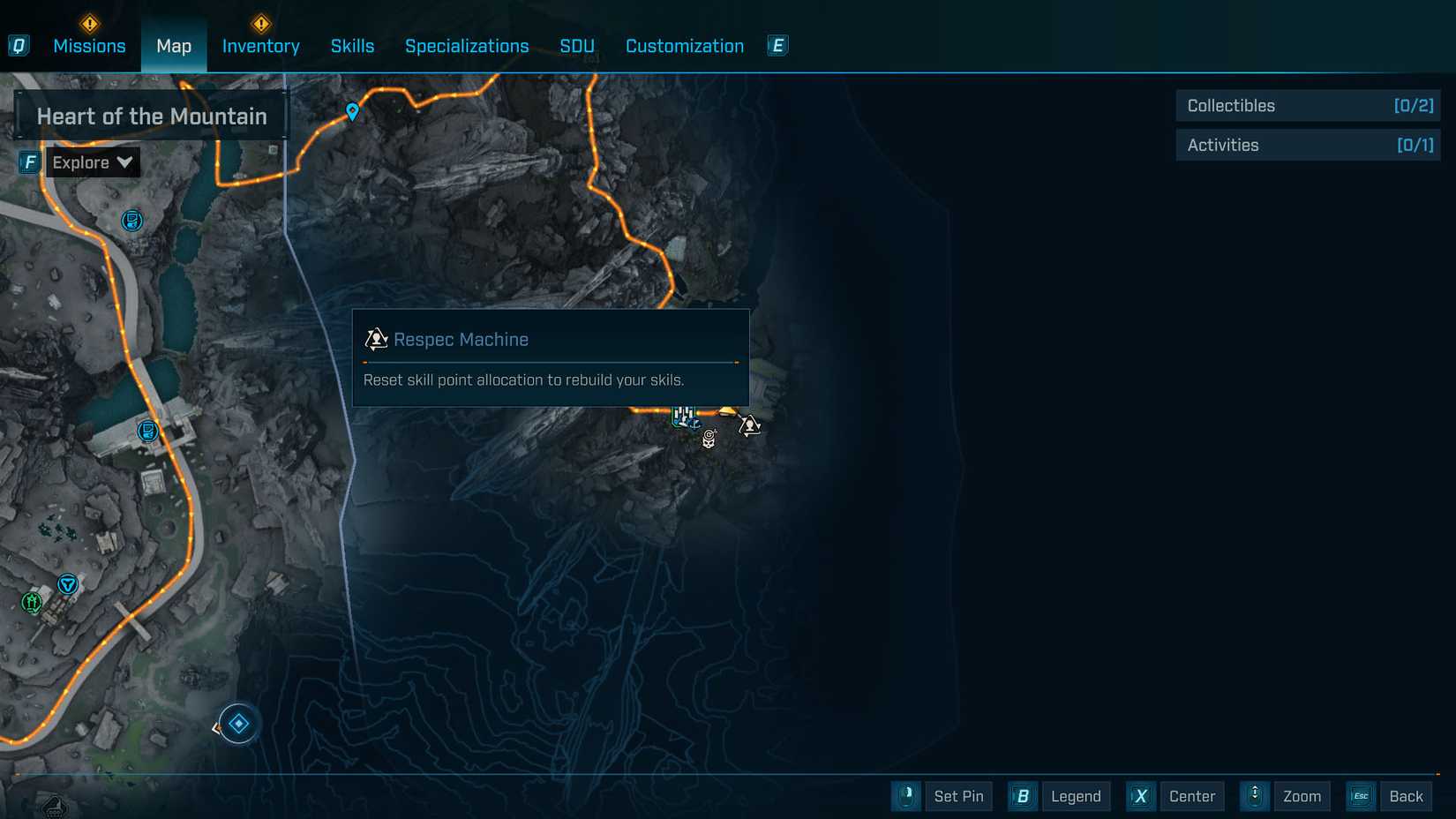Expand the Activities 0/1 panel
This screenshot has width=1456, height=819.
coord(1307,145)
